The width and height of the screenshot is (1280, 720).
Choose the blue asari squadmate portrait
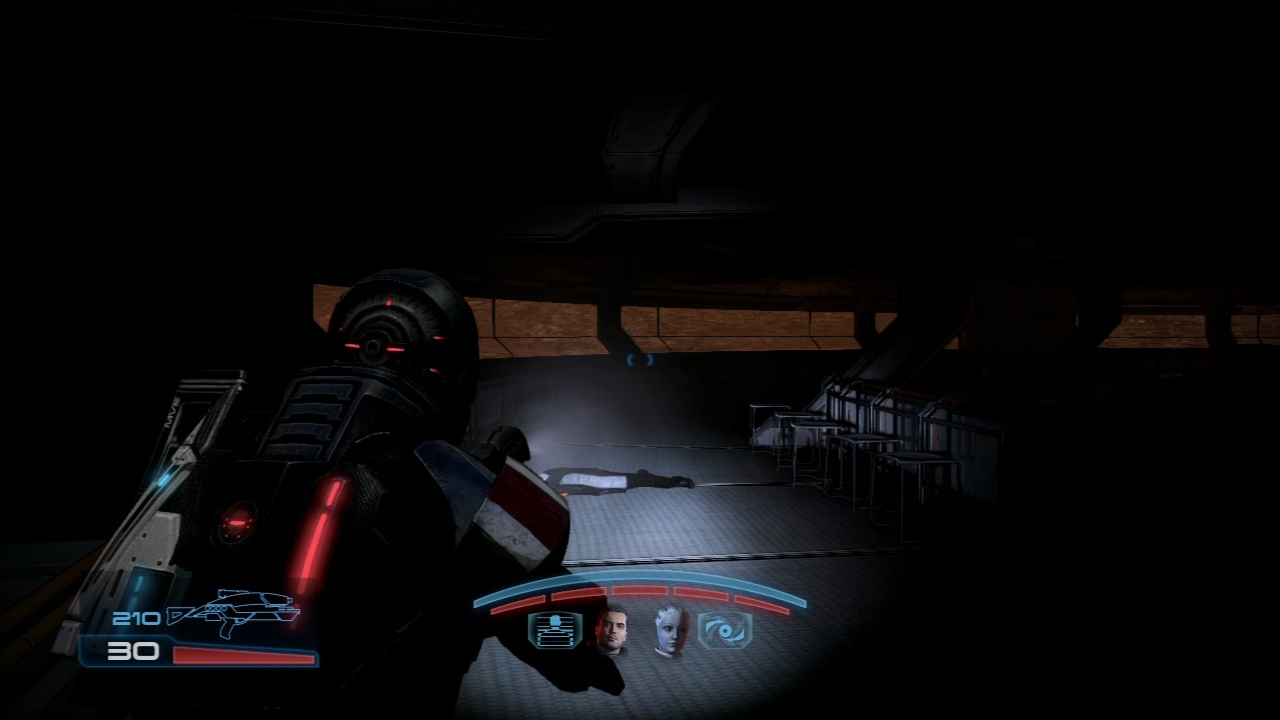click(669, 632)
